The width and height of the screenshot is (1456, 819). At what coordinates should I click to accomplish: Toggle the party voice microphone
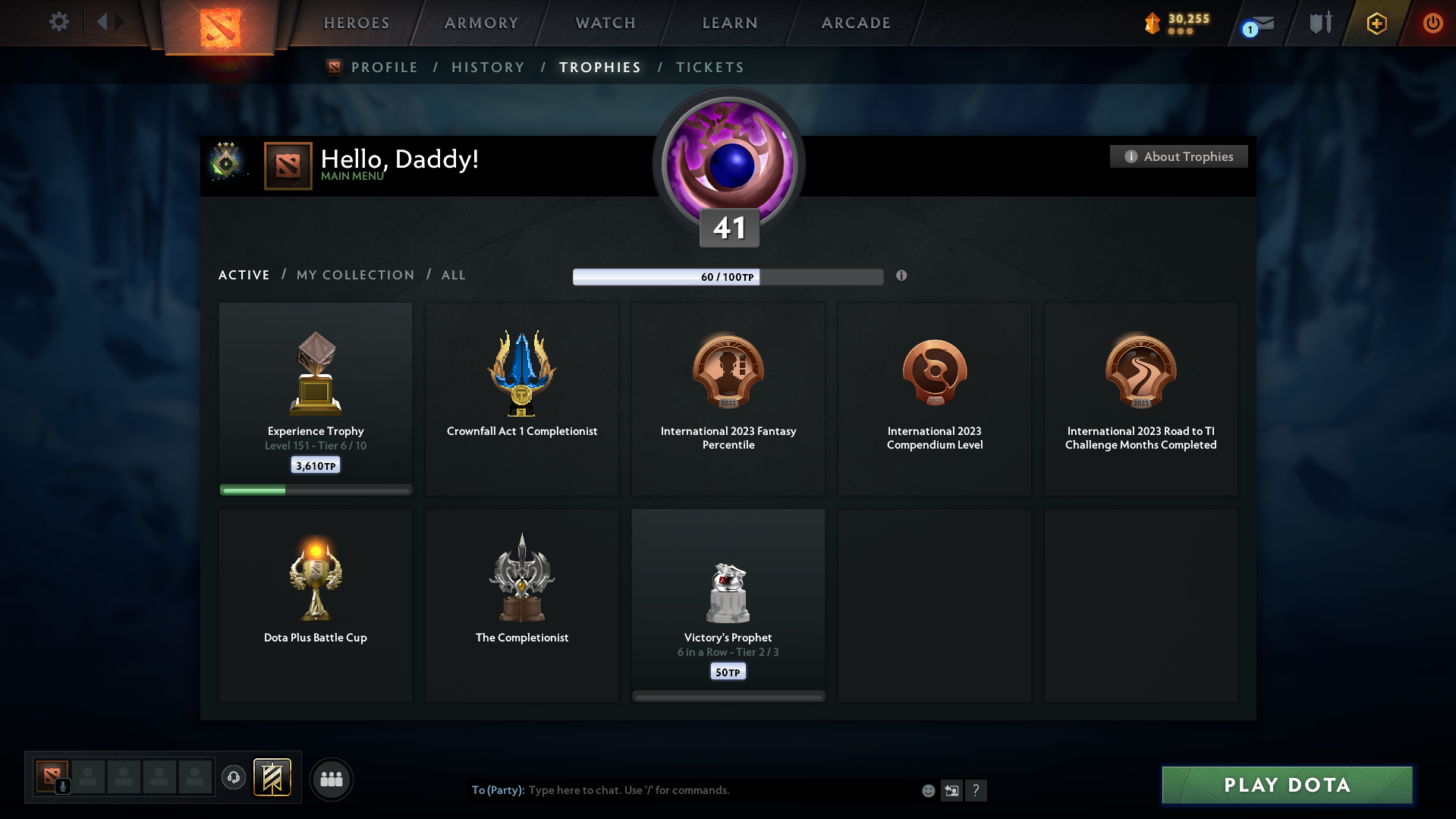[x=62, y=787]
